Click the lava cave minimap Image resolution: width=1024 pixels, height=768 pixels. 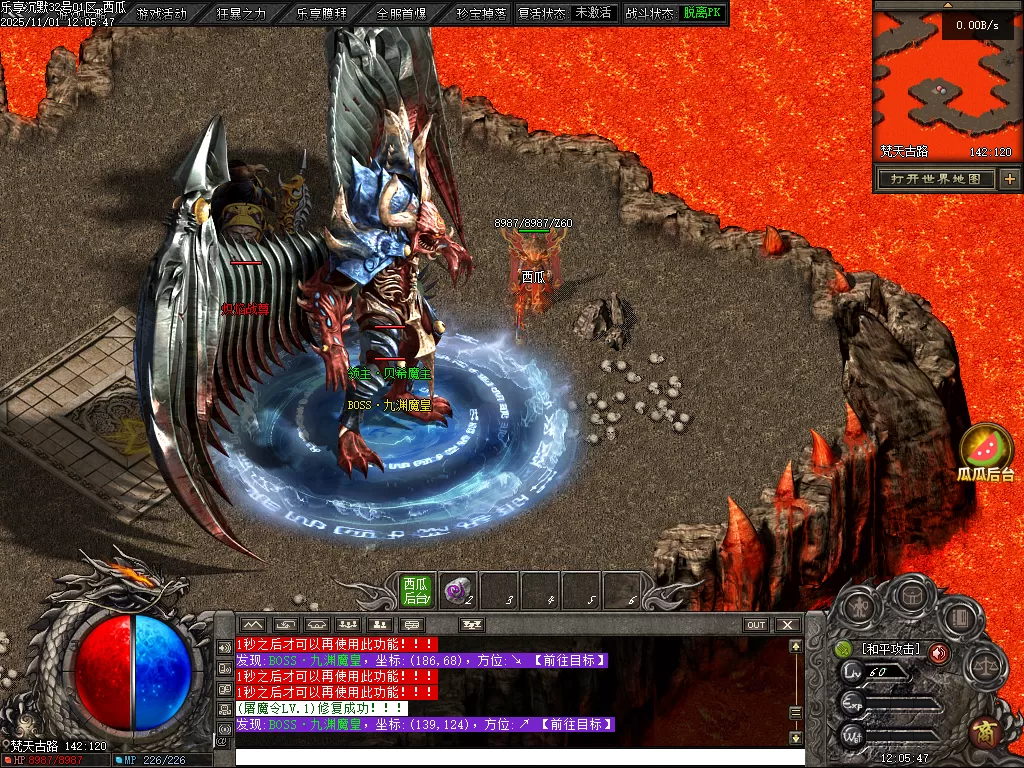[x=945, y=85]
